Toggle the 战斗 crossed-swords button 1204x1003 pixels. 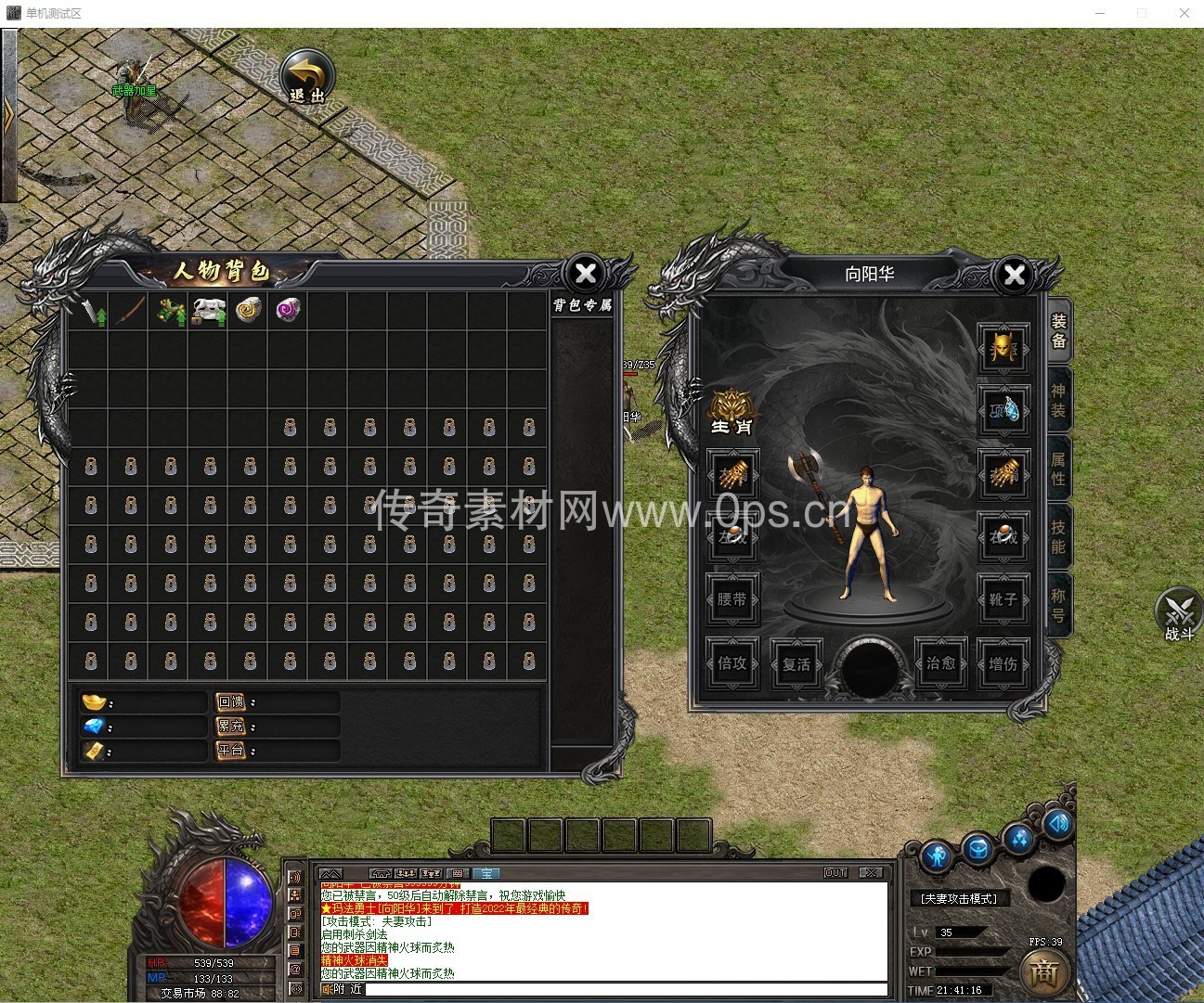(x=1179, y=613)
